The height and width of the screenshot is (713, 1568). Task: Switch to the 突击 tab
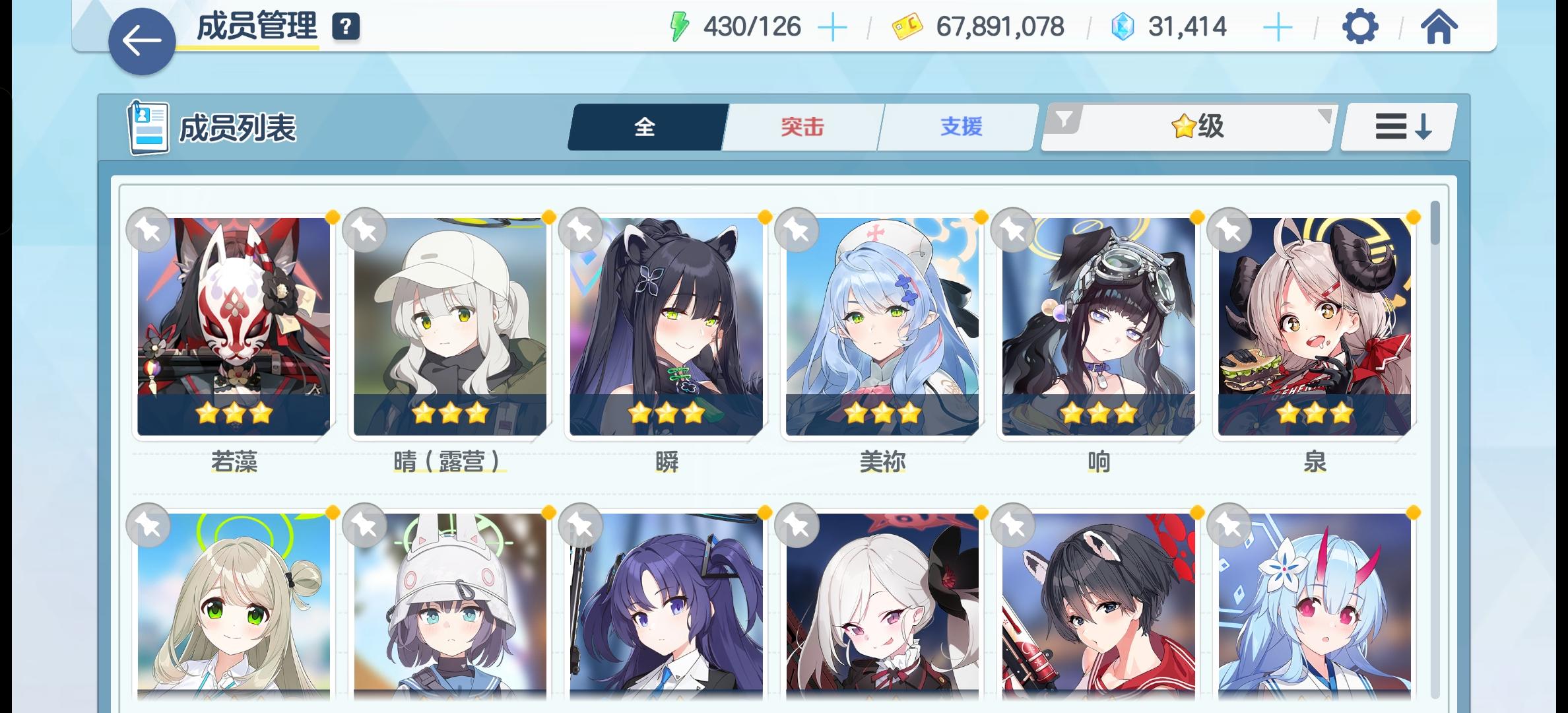[x=800, y=126]
